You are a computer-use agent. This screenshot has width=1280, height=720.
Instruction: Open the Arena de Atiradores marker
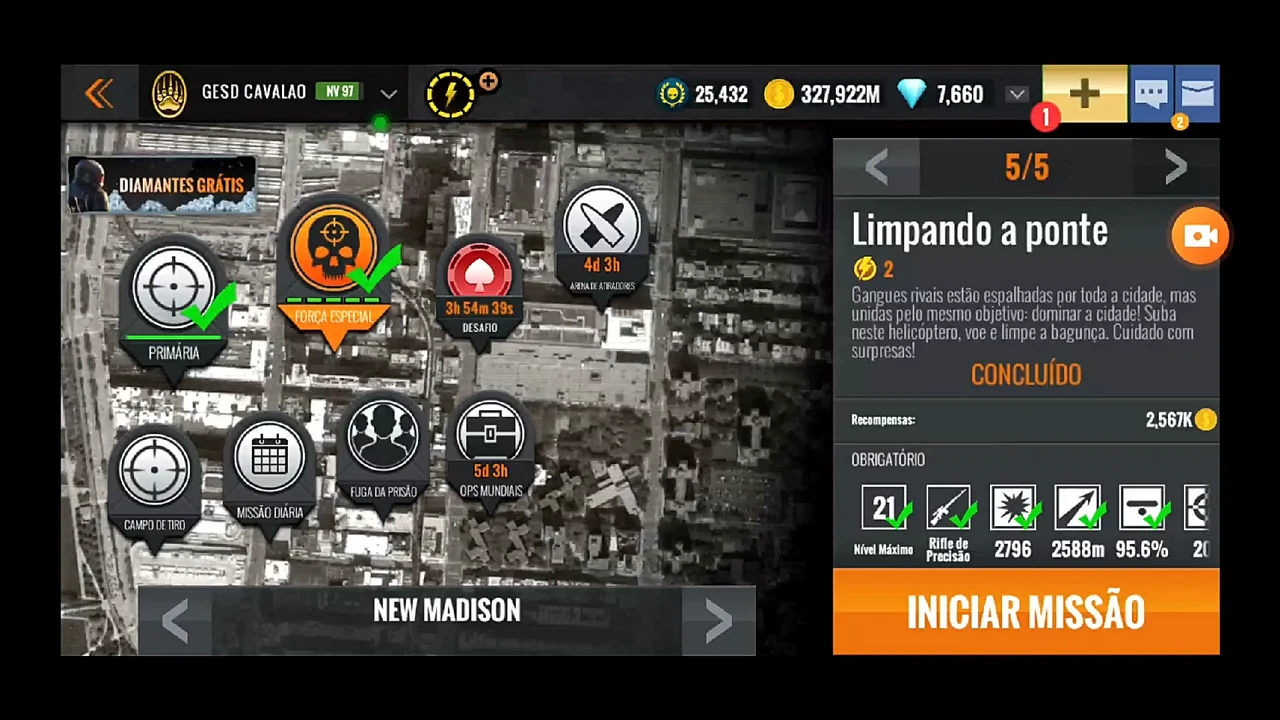pyautogui.click(x=602, y=225)
